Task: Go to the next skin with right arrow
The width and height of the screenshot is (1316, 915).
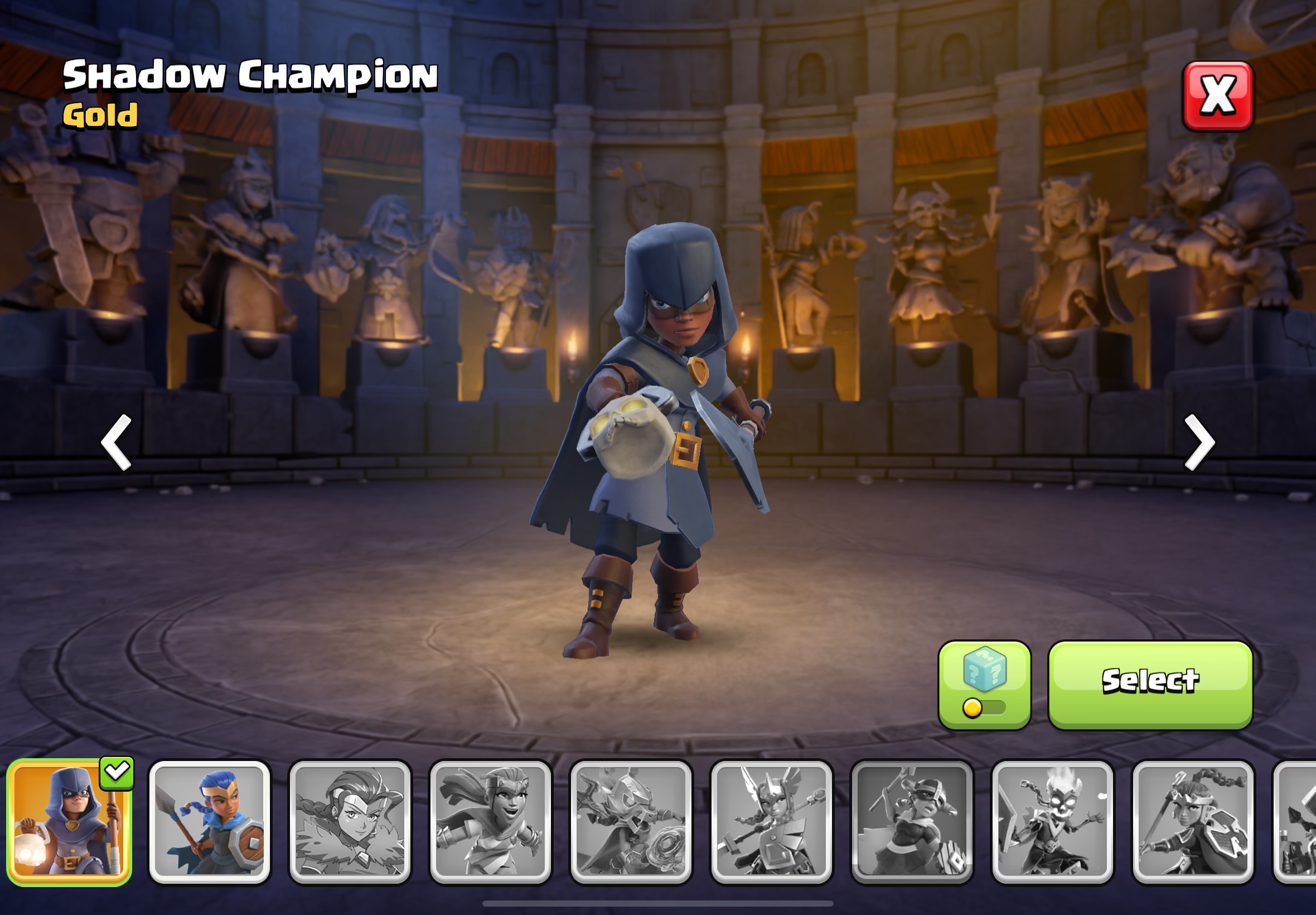Action: click(x=1199, y=442)
